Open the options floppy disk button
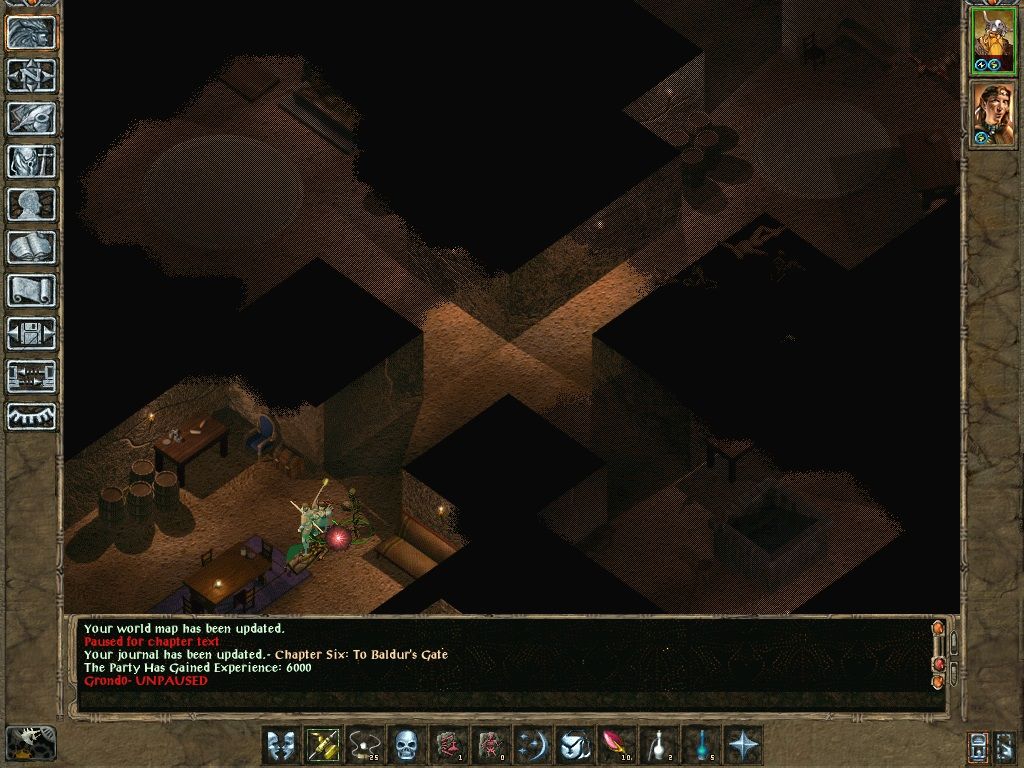The width and height of the screenshot is (1024, 768). 32,333
